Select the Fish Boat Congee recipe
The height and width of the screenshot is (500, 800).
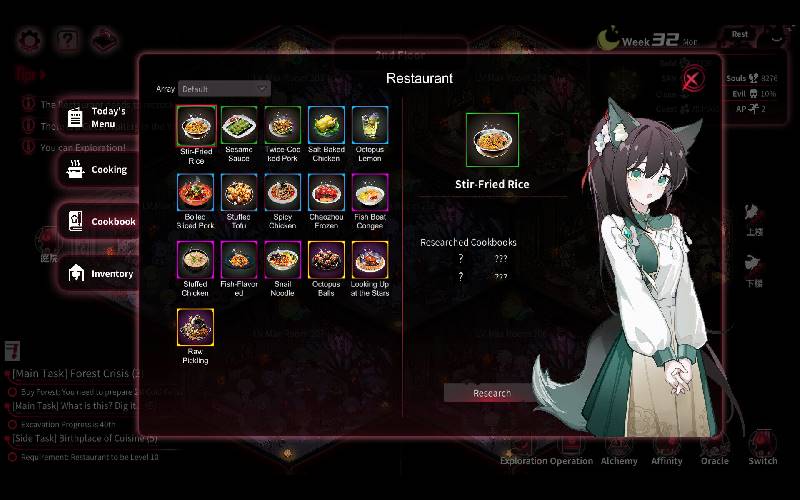369,193
